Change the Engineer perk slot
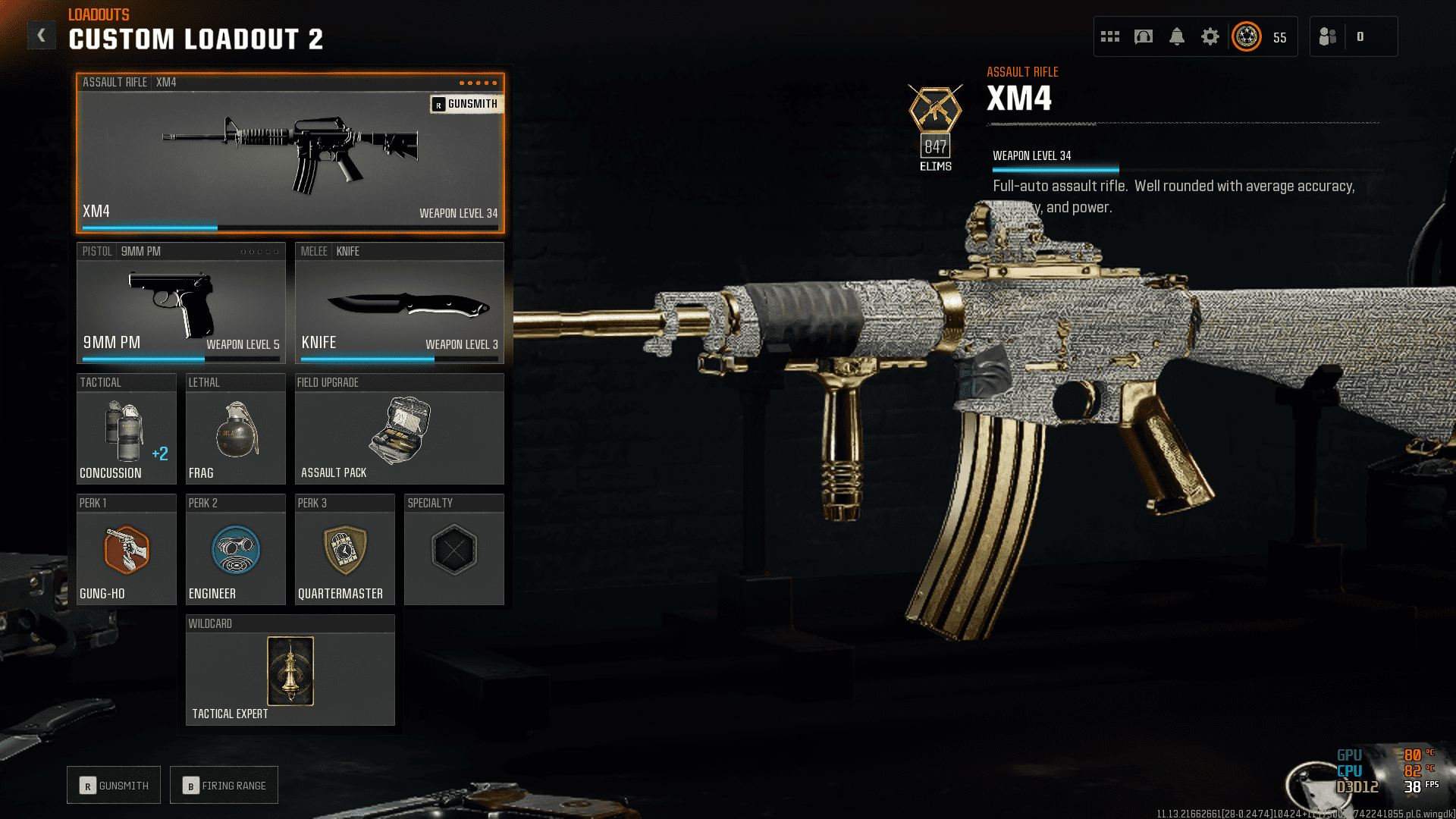 235,550
